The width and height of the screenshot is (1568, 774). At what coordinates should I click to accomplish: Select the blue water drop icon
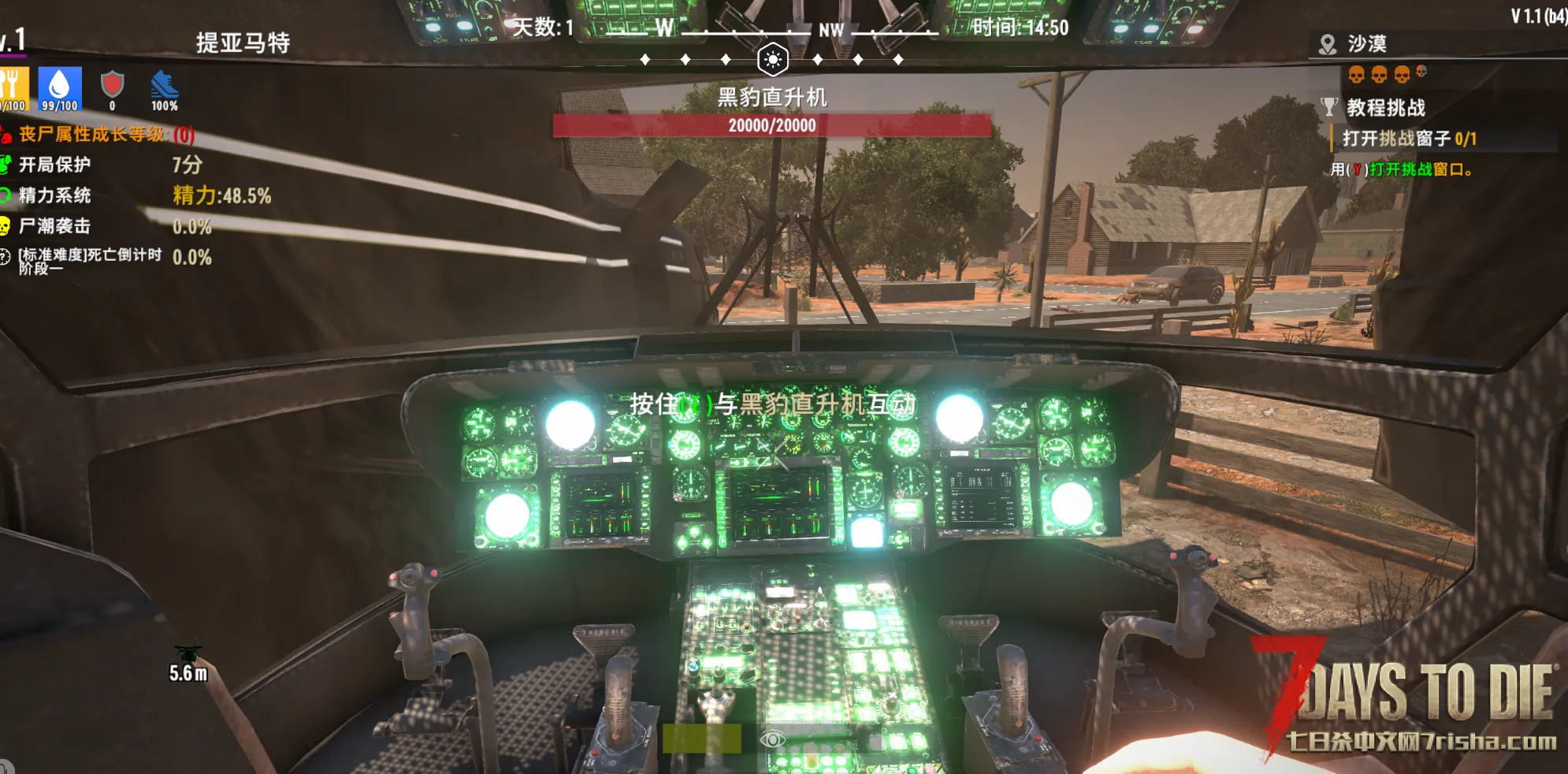[x=60, y=84]
